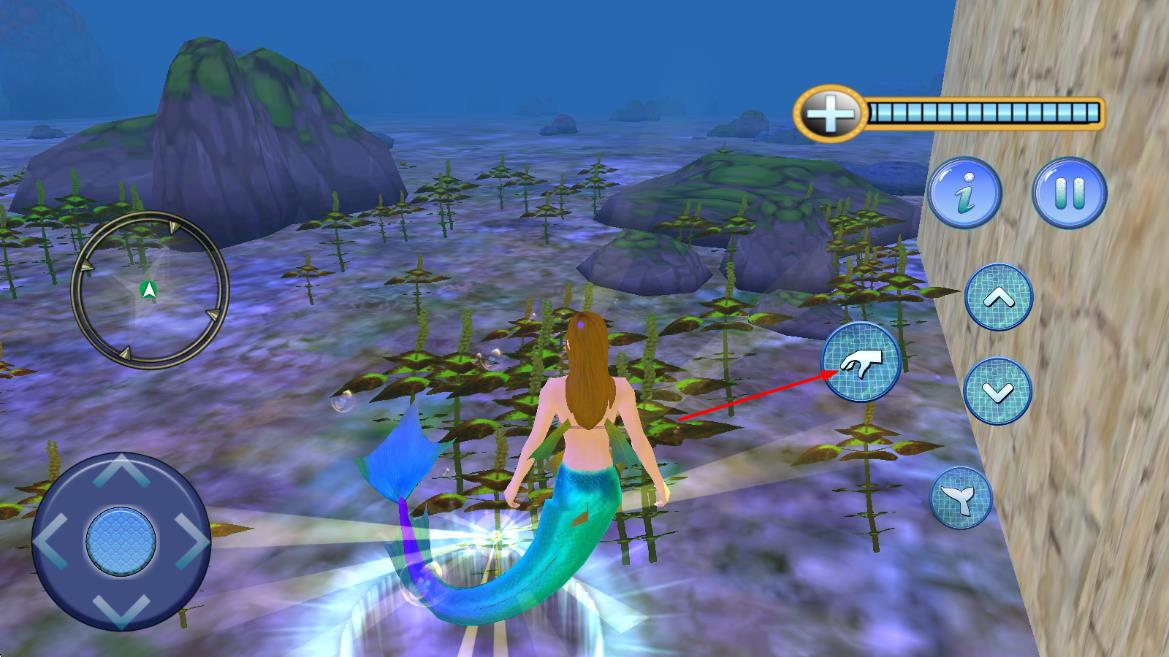Activate the hand grab action button
Viewport: 1169px width, 657px height.
coord(860,362)
